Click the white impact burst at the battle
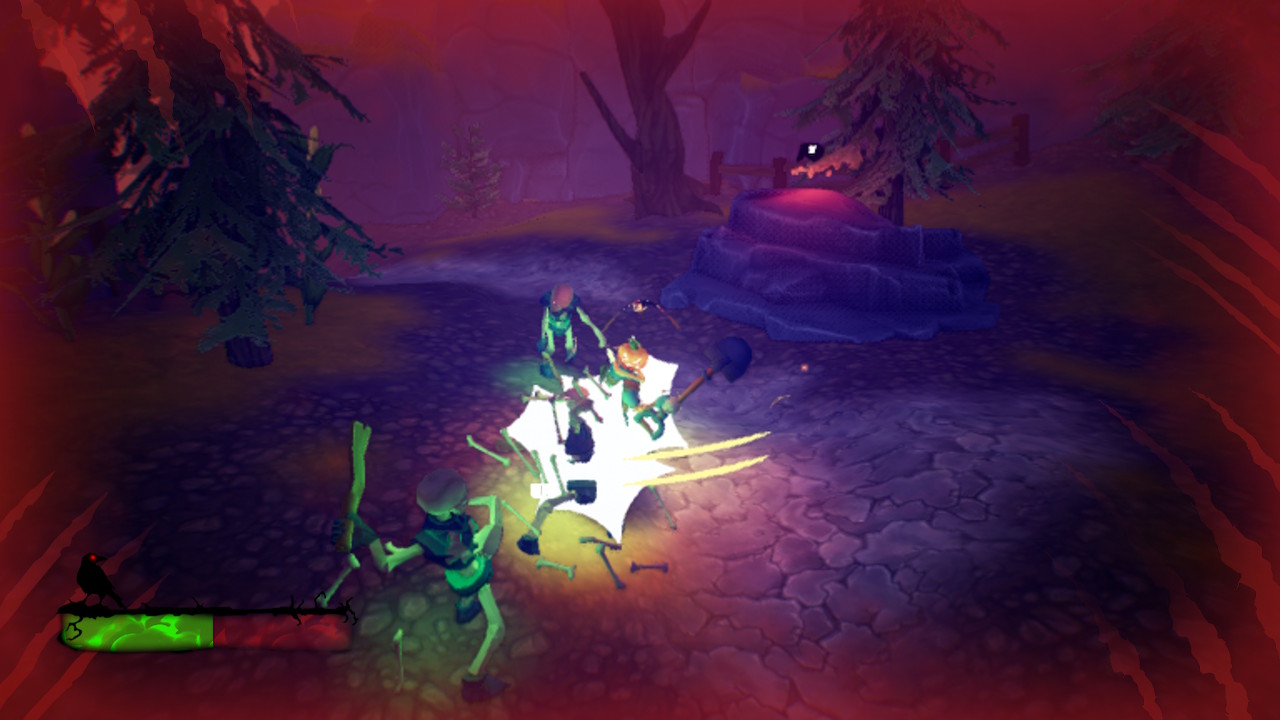Screen dimensions: 1280x720 (590, 450)
